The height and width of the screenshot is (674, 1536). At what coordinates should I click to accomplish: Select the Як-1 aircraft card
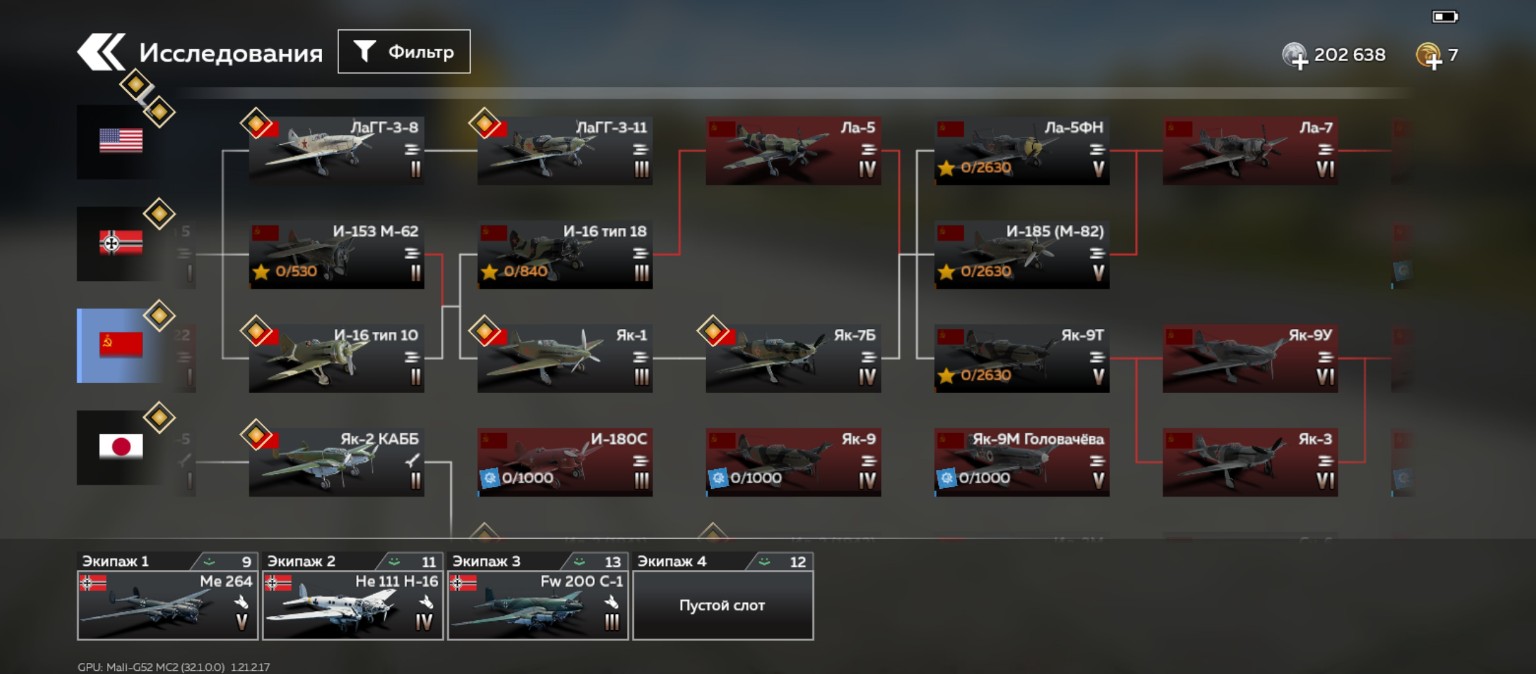tap(565, 358)
